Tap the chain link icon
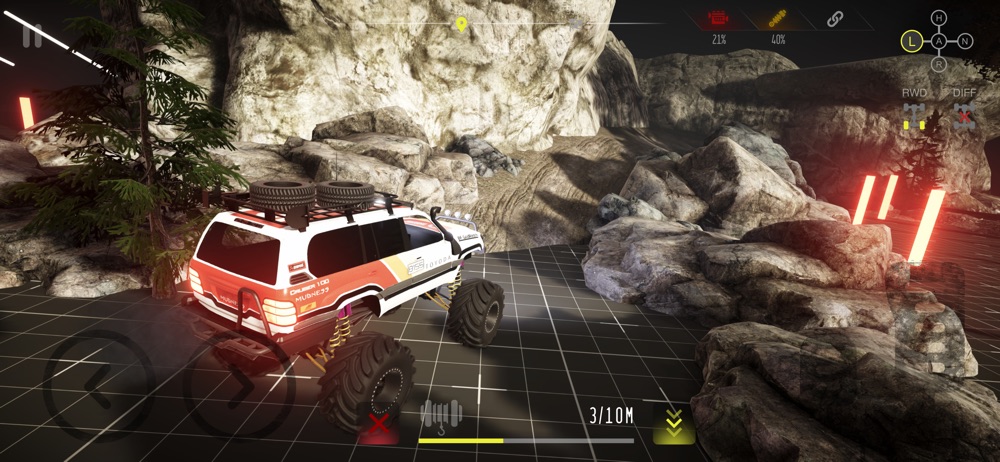Viewport: 1000px width, 462px height. (x=835, y=18)
